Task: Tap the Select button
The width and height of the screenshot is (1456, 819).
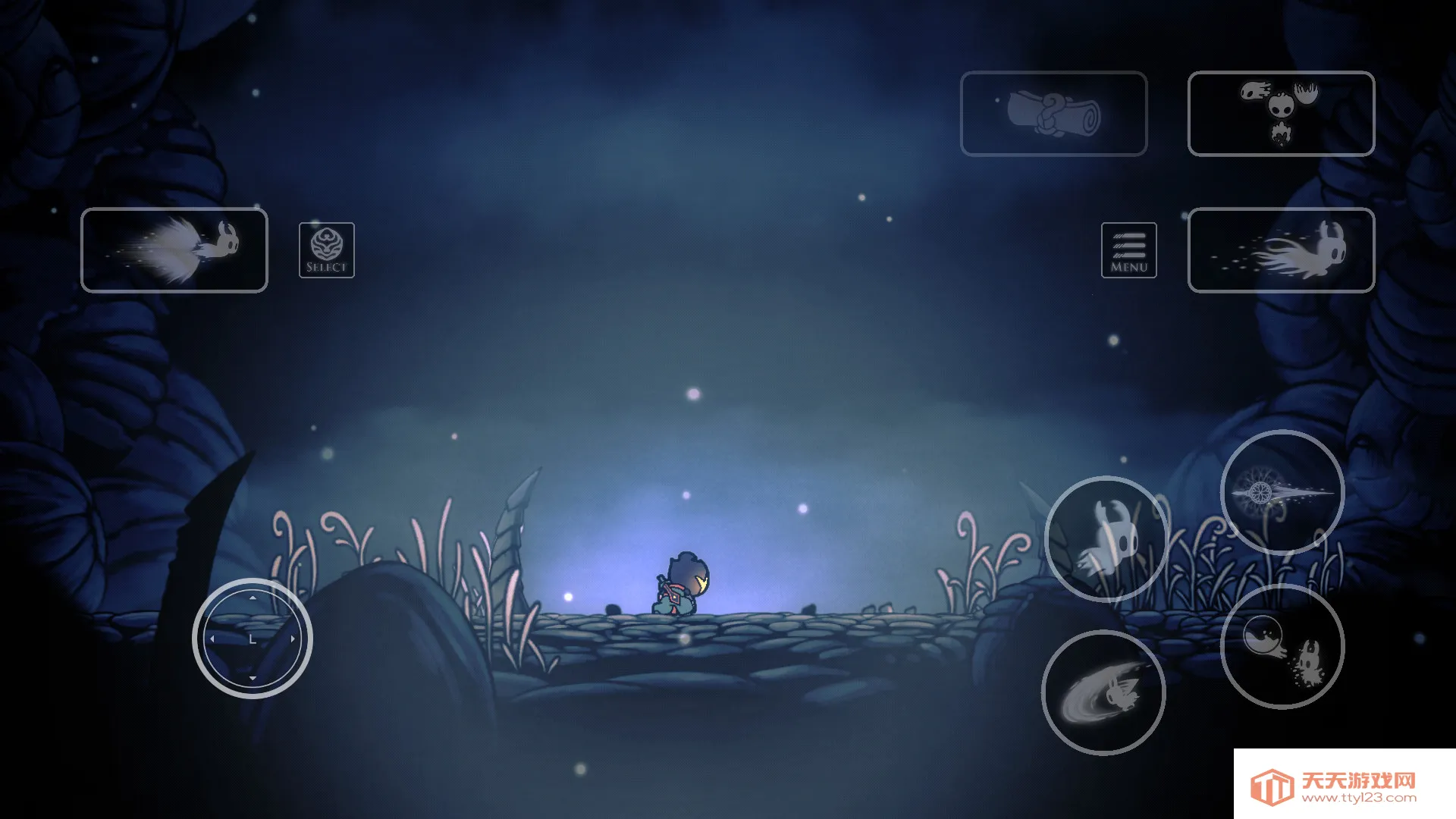Action: tap(326, 250)
